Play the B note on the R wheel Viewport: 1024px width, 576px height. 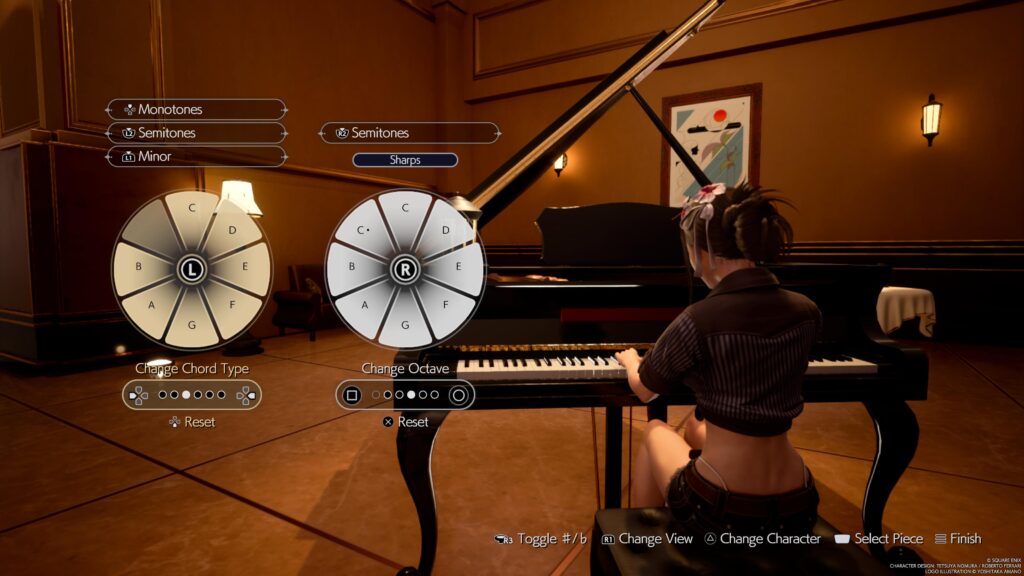click(350, 268)
